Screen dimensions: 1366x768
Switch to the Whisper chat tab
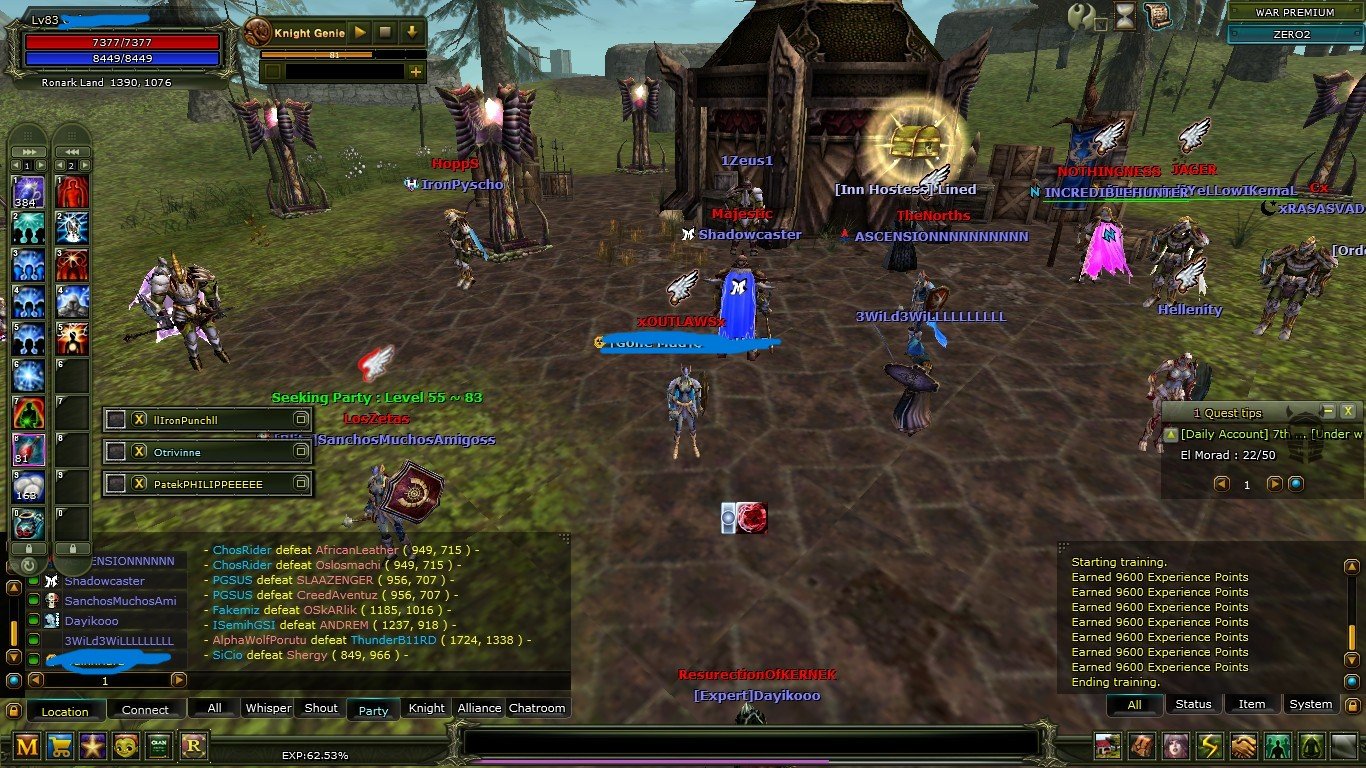[267, 708]
